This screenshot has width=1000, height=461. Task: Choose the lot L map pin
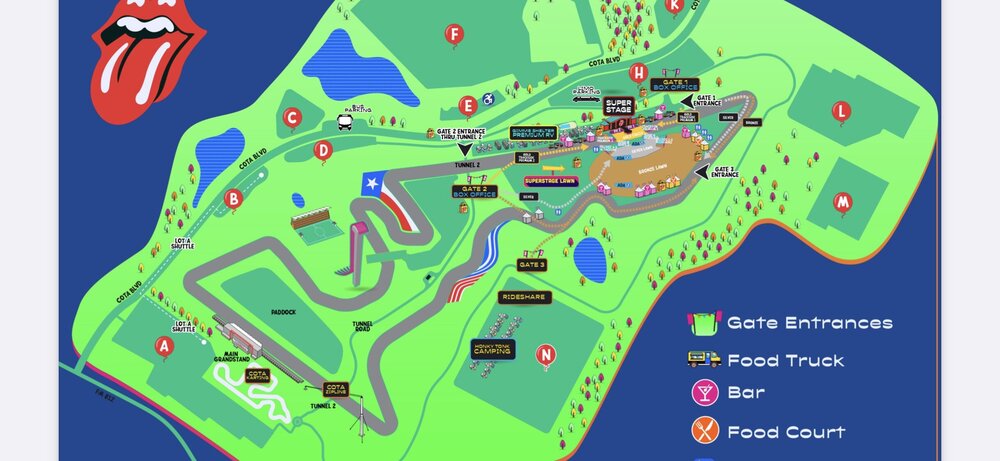click(842, 111)
